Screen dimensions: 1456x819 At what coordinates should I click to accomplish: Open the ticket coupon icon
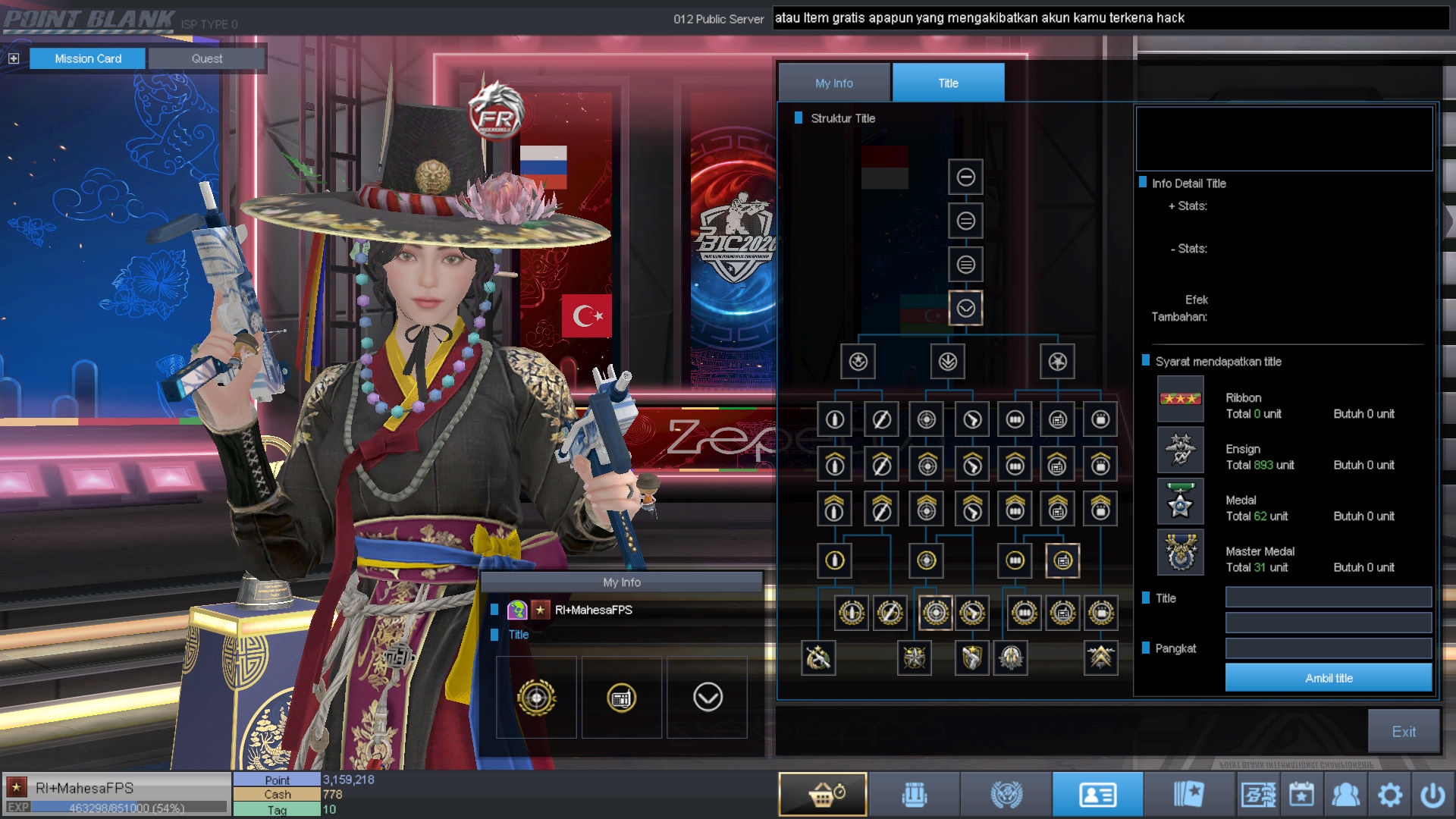(1258, 795)
